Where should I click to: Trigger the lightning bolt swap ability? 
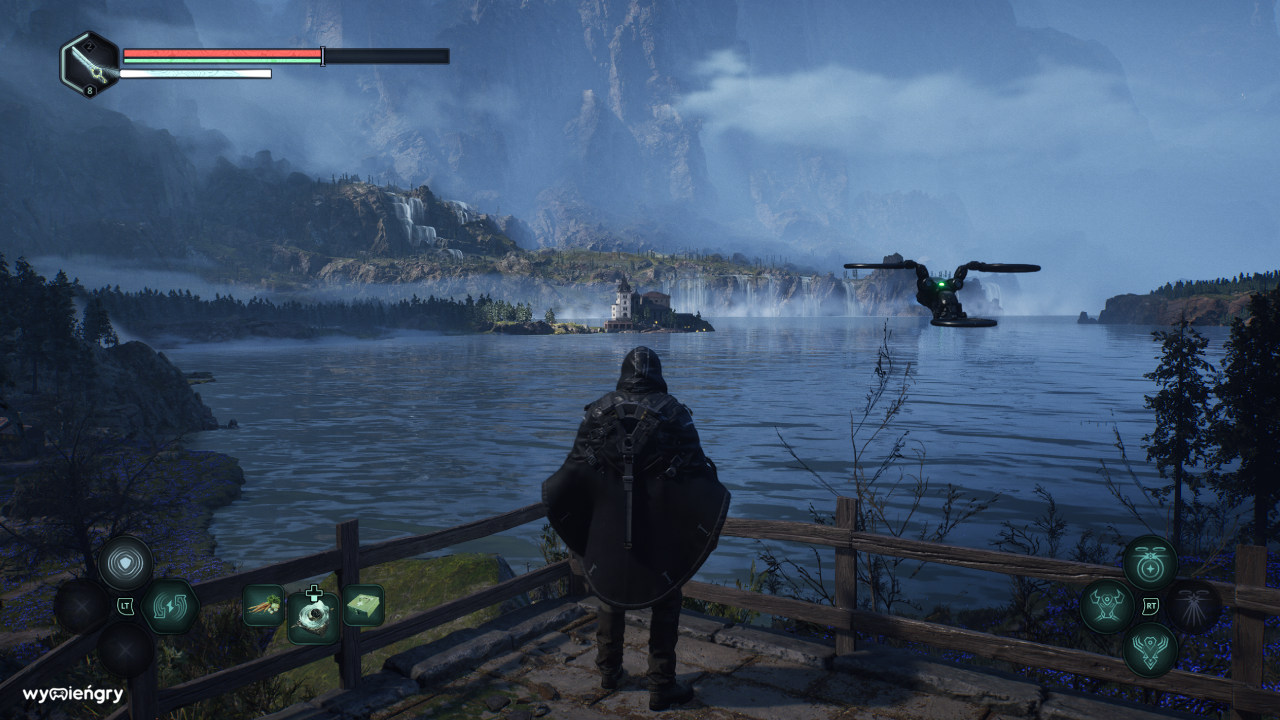pyautogui.click(x=169, y=606)
